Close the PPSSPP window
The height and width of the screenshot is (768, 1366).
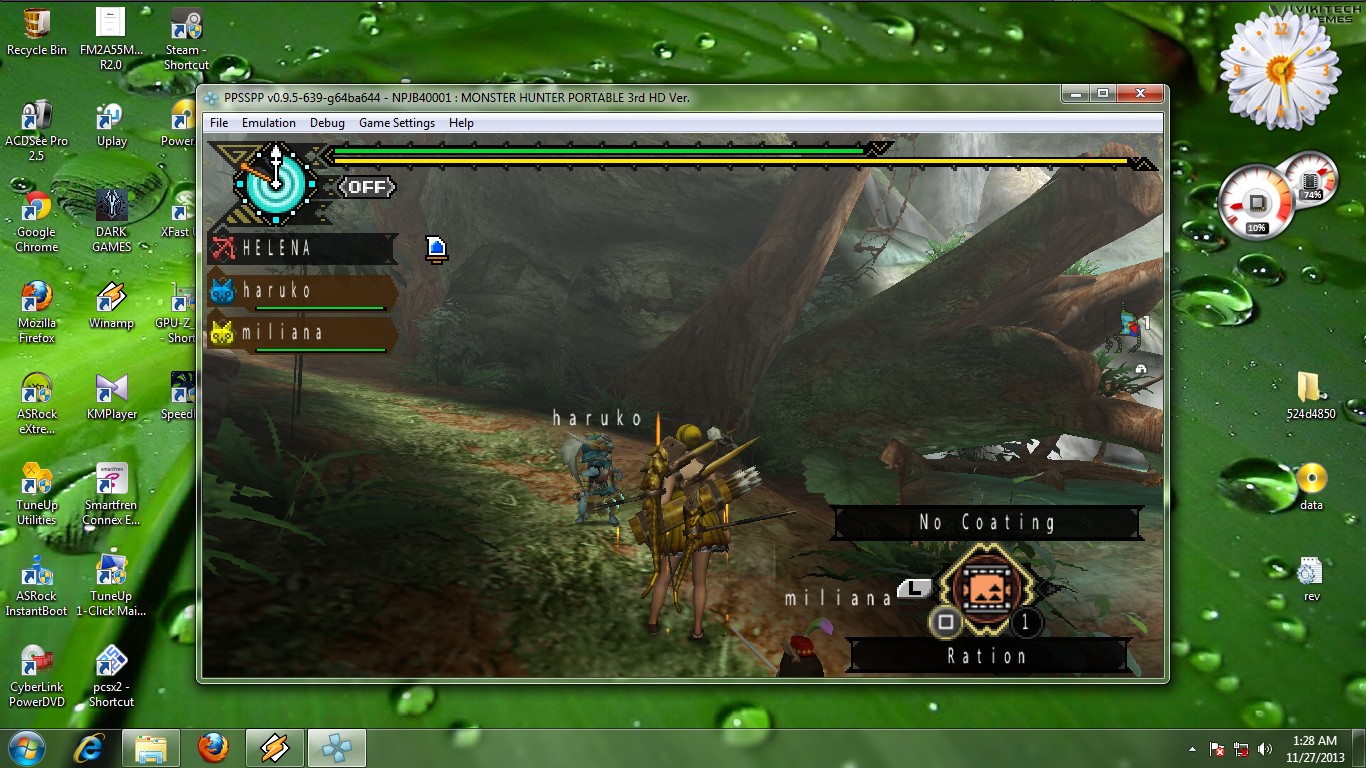coord(1140,94)
